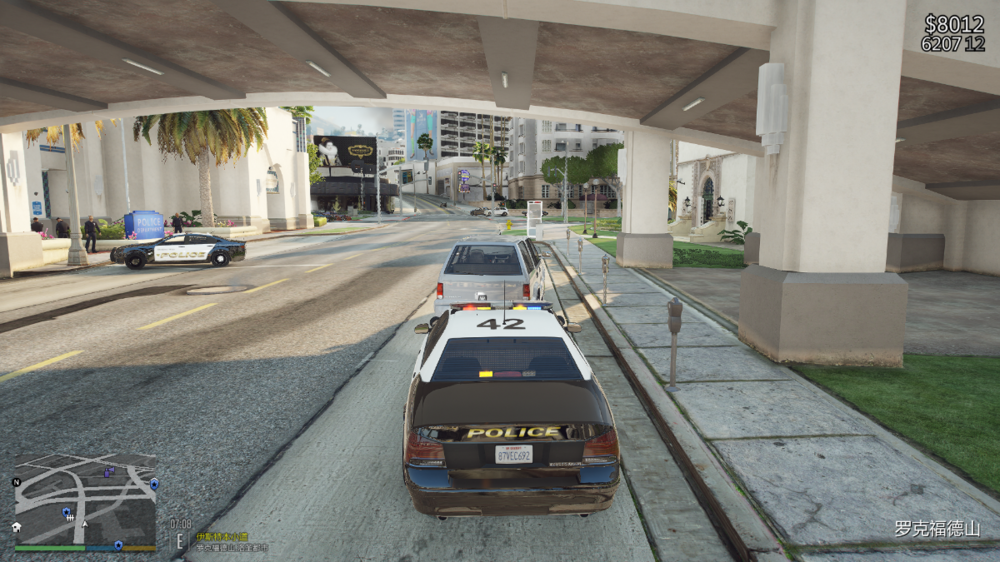Click the white player arrow on minimap
This screenshot has height=562, width=1000.
point(85,524)
